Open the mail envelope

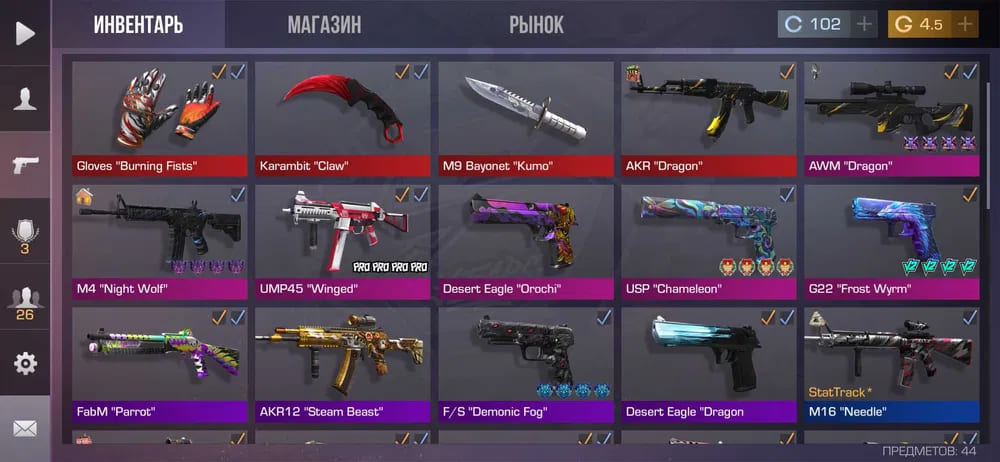(x=25, y=428)
